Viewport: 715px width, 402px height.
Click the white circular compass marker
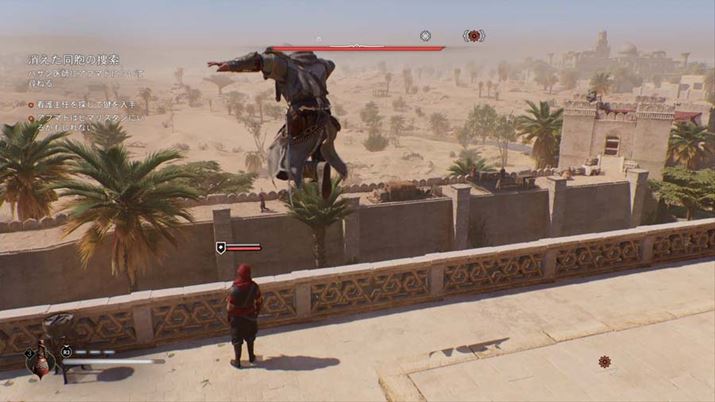pyautogui.click(x=425, y=36)
